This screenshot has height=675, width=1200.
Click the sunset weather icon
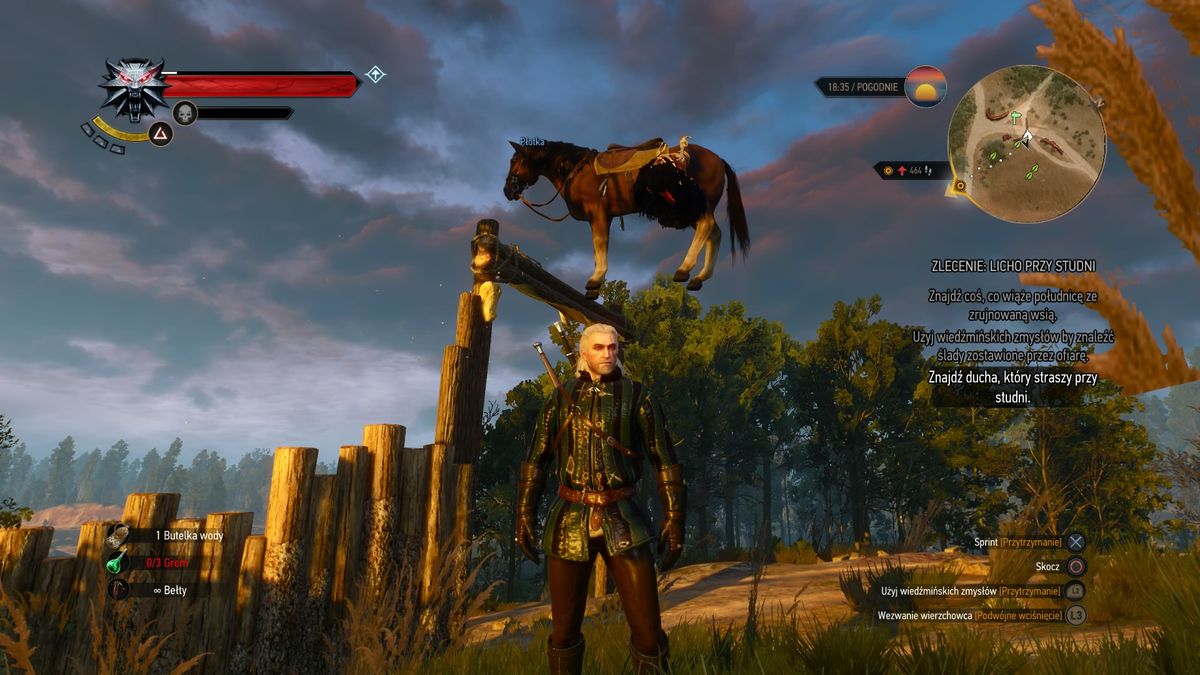point(925,86)
